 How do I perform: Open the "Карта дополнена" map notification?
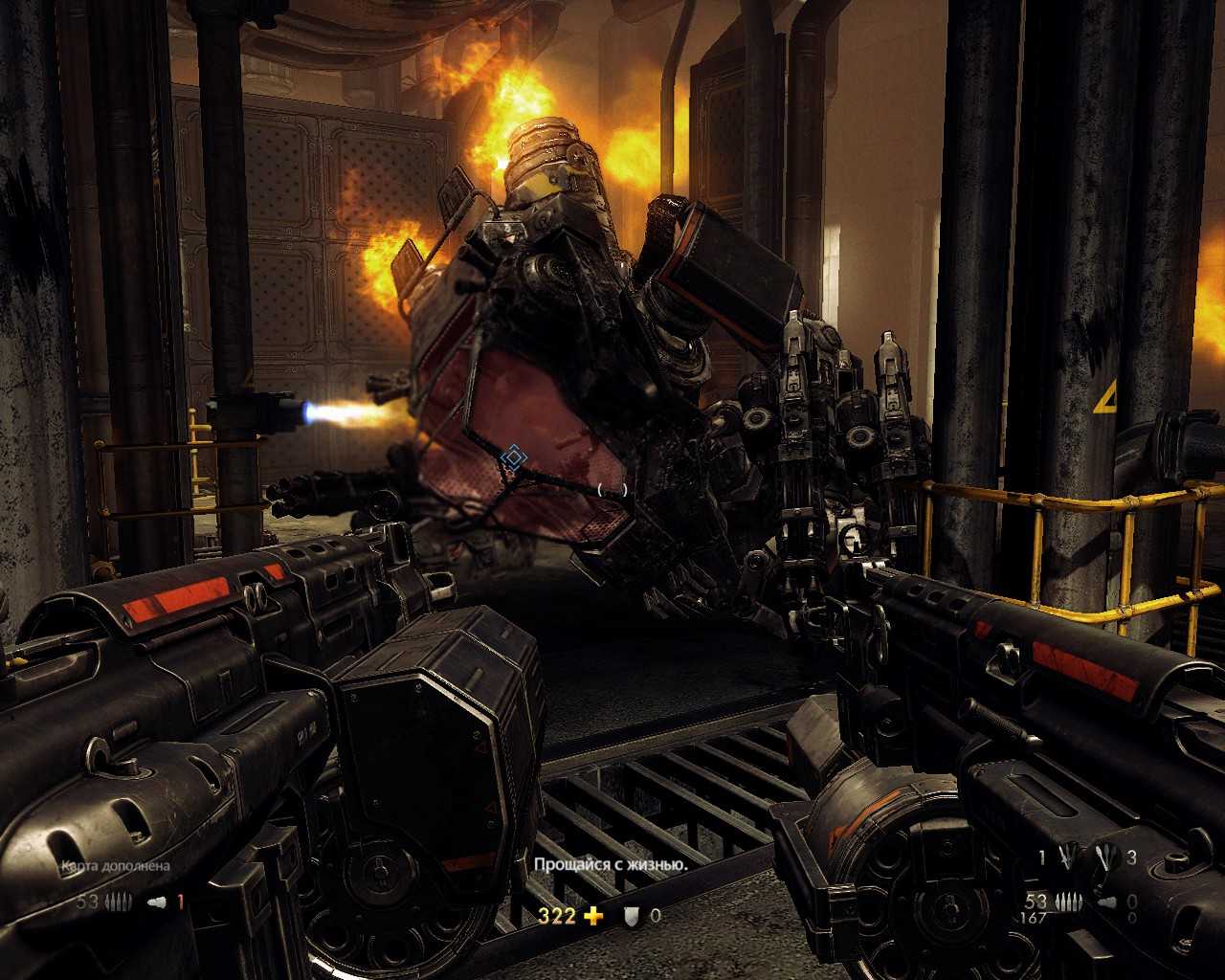click(x=116, y=866)
